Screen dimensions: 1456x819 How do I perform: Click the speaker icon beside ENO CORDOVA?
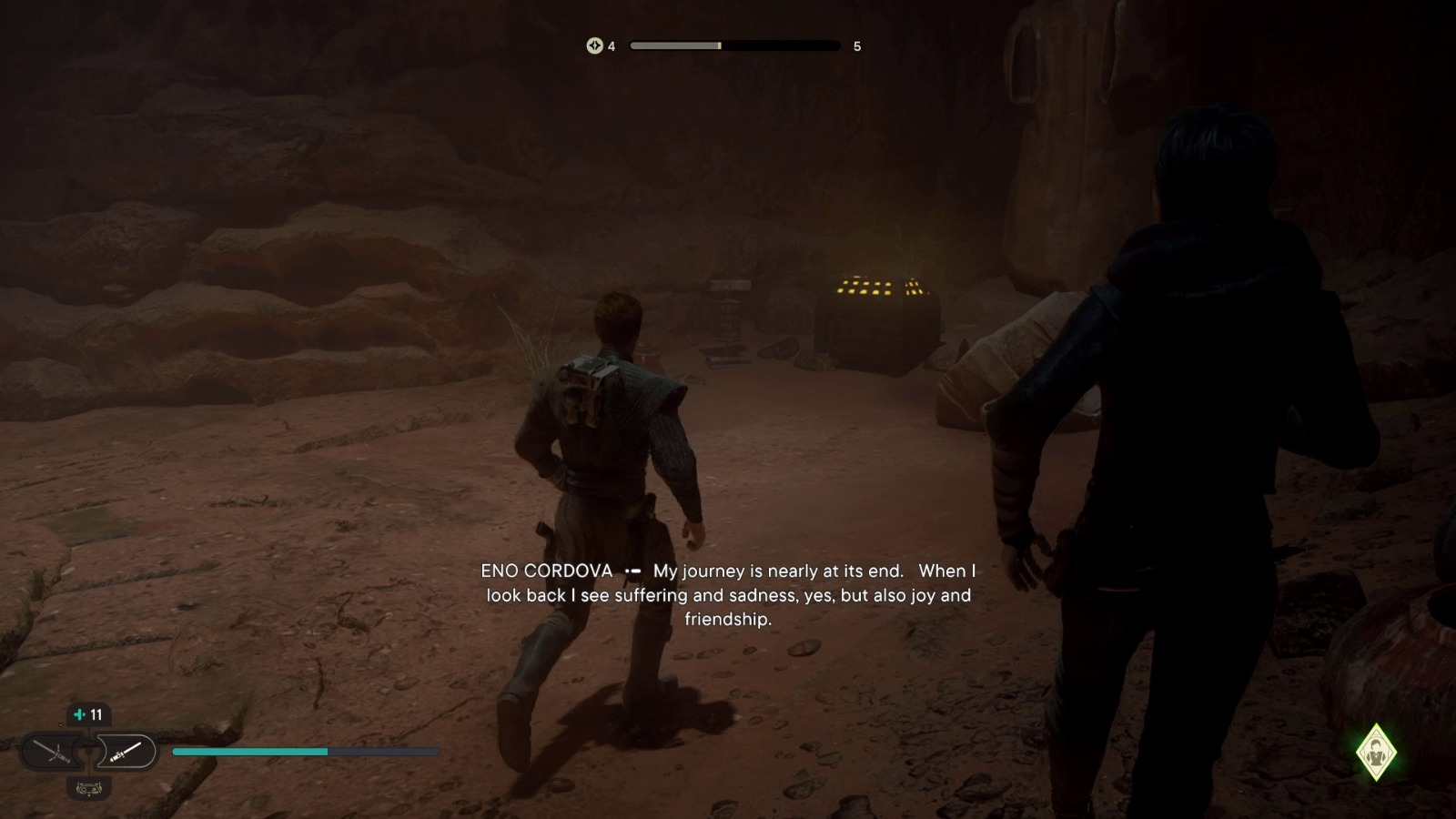click(634, 571)
